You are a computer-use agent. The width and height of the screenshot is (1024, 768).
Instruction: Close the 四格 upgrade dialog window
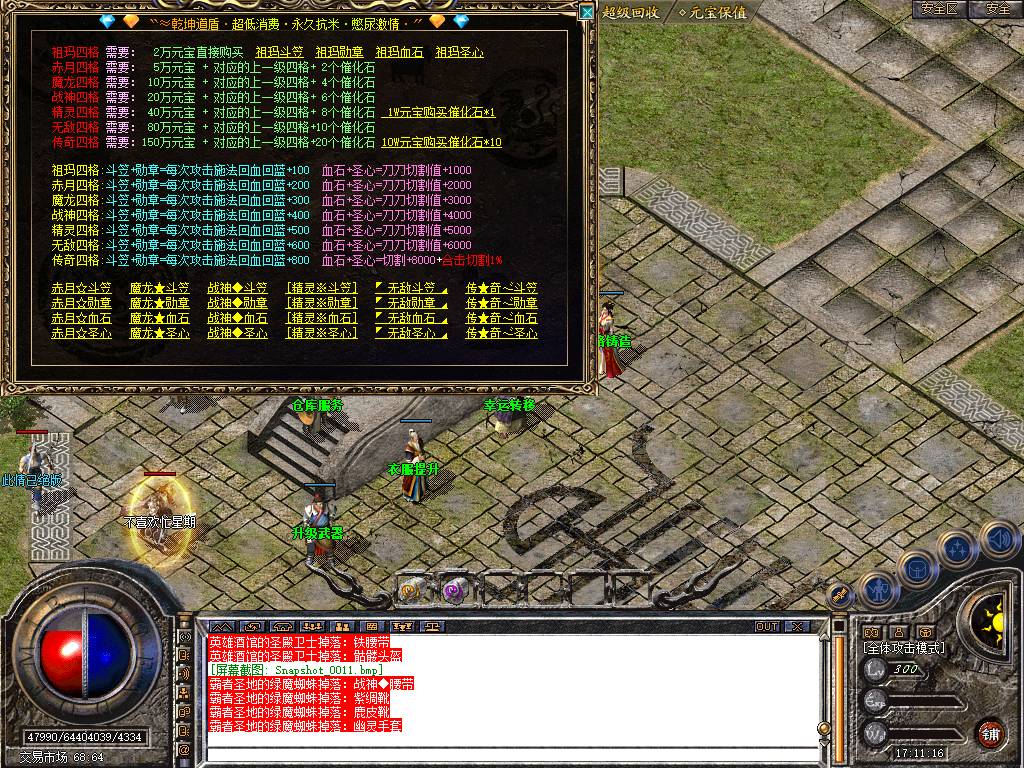[x=586, y=11]
